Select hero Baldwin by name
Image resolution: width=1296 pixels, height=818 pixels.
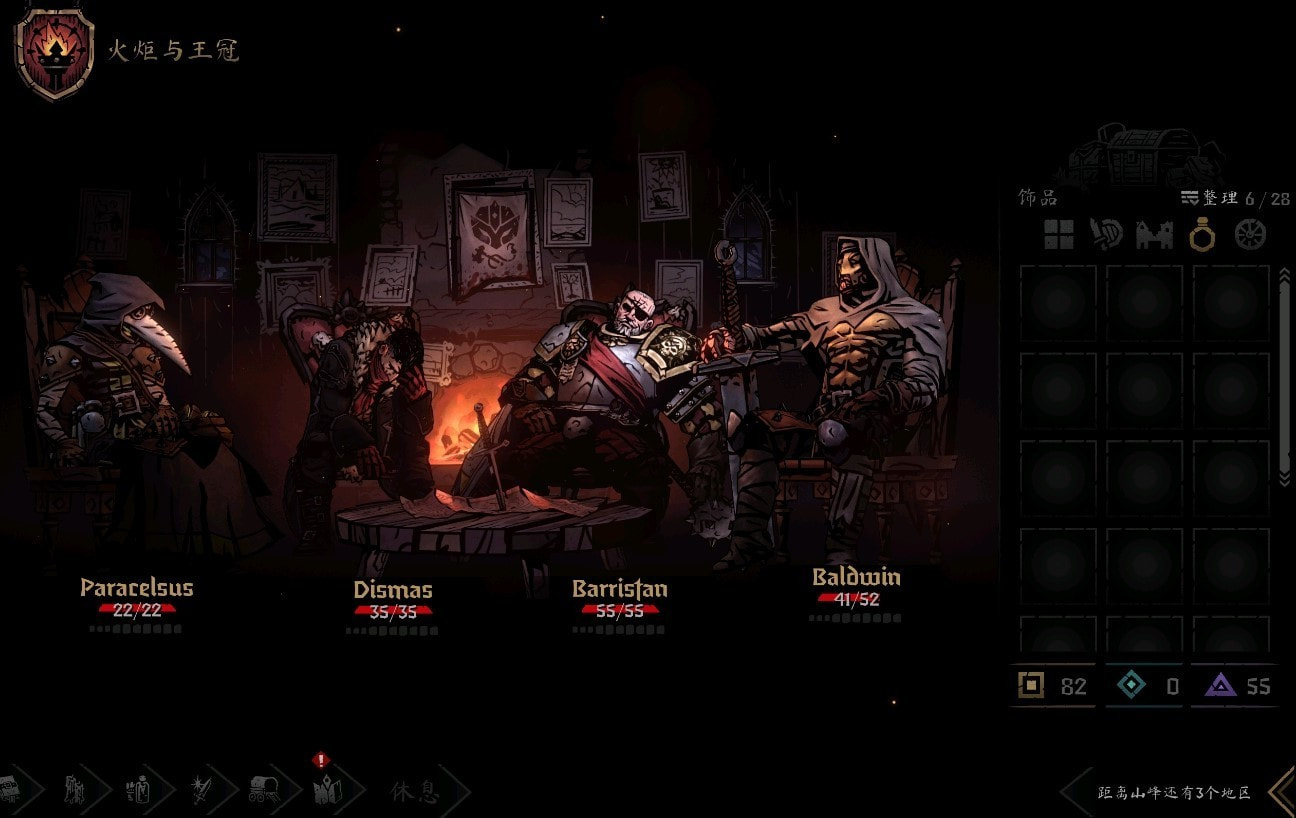[x=856, y=577]
